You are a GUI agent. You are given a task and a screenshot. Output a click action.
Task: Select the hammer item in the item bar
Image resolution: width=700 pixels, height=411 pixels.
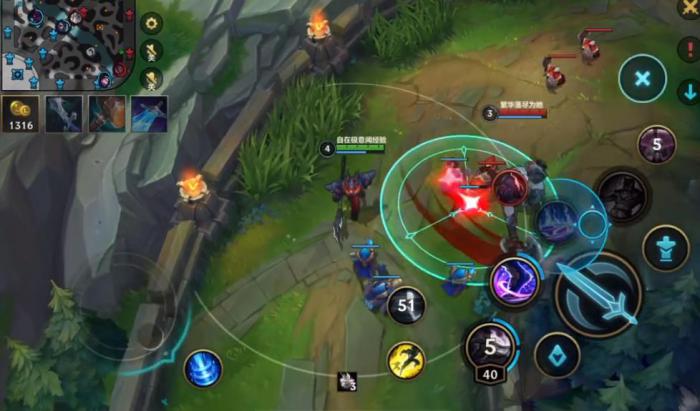[x=106, y=113]
